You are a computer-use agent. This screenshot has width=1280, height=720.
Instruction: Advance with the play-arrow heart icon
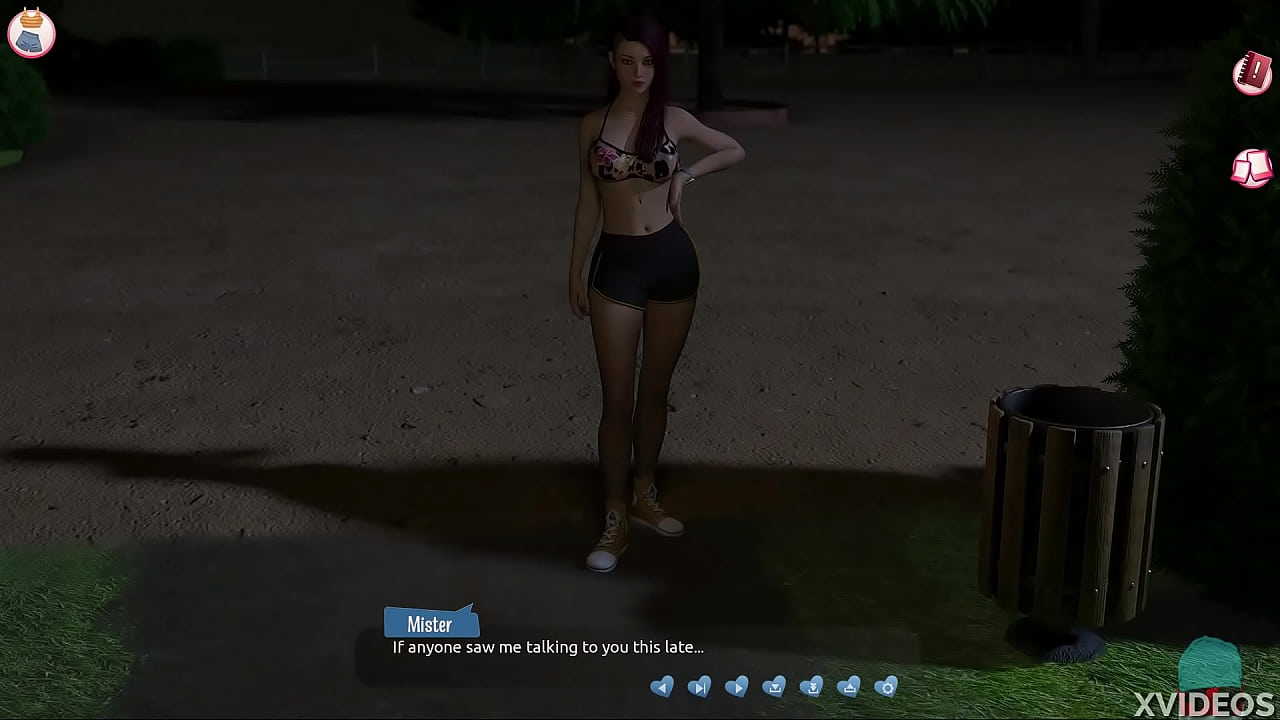pyautogui.click(x=737, y=687)
